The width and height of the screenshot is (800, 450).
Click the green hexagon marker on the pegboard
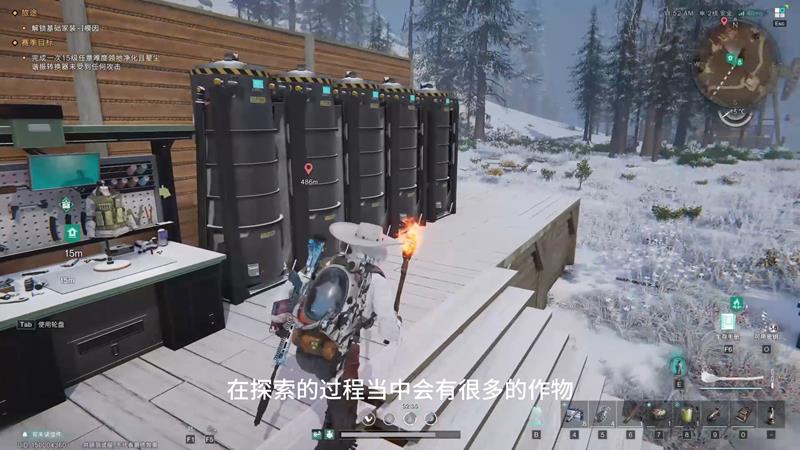tap(67, 204)
